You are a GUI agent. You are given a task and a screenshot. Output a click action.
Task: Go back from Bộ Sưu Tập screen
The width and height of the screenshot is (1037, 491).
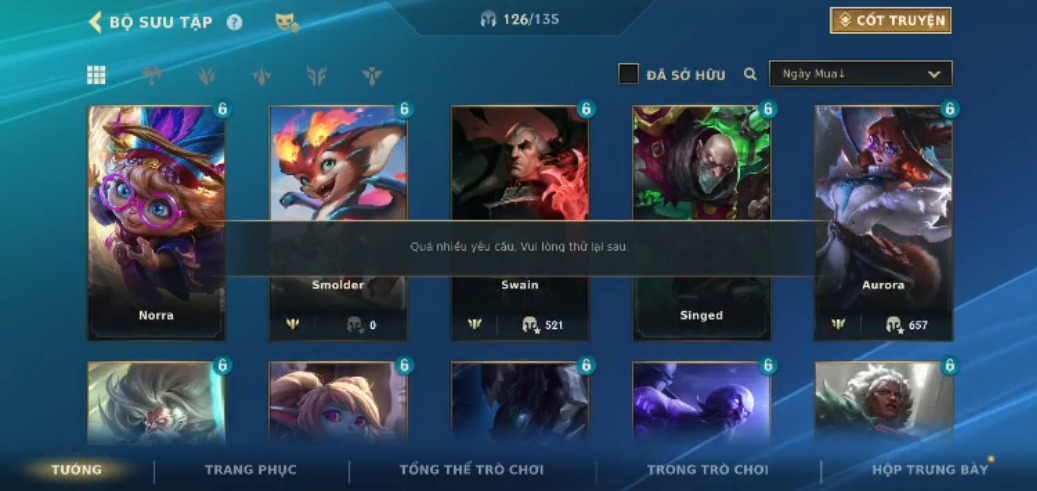96,22
